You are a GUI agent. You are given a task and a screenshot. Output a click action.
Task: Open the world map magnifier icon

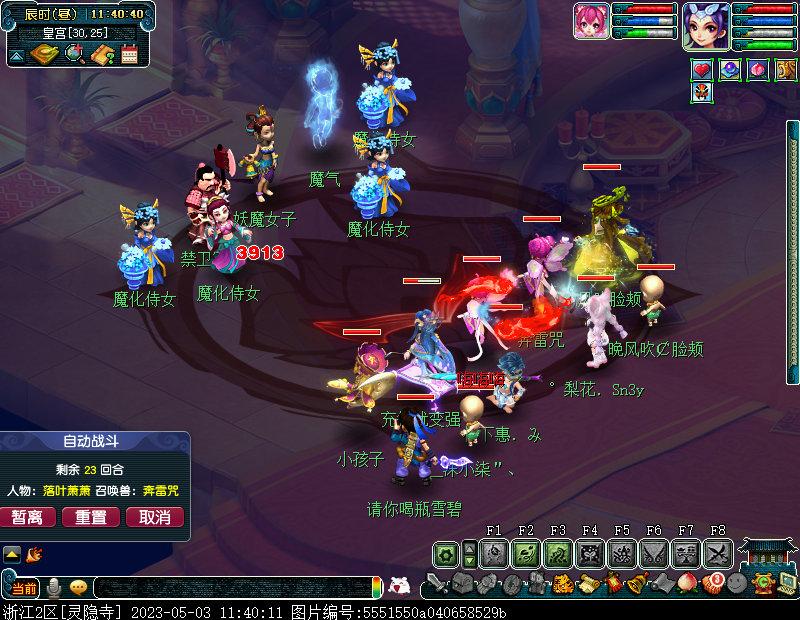[75, 54]
